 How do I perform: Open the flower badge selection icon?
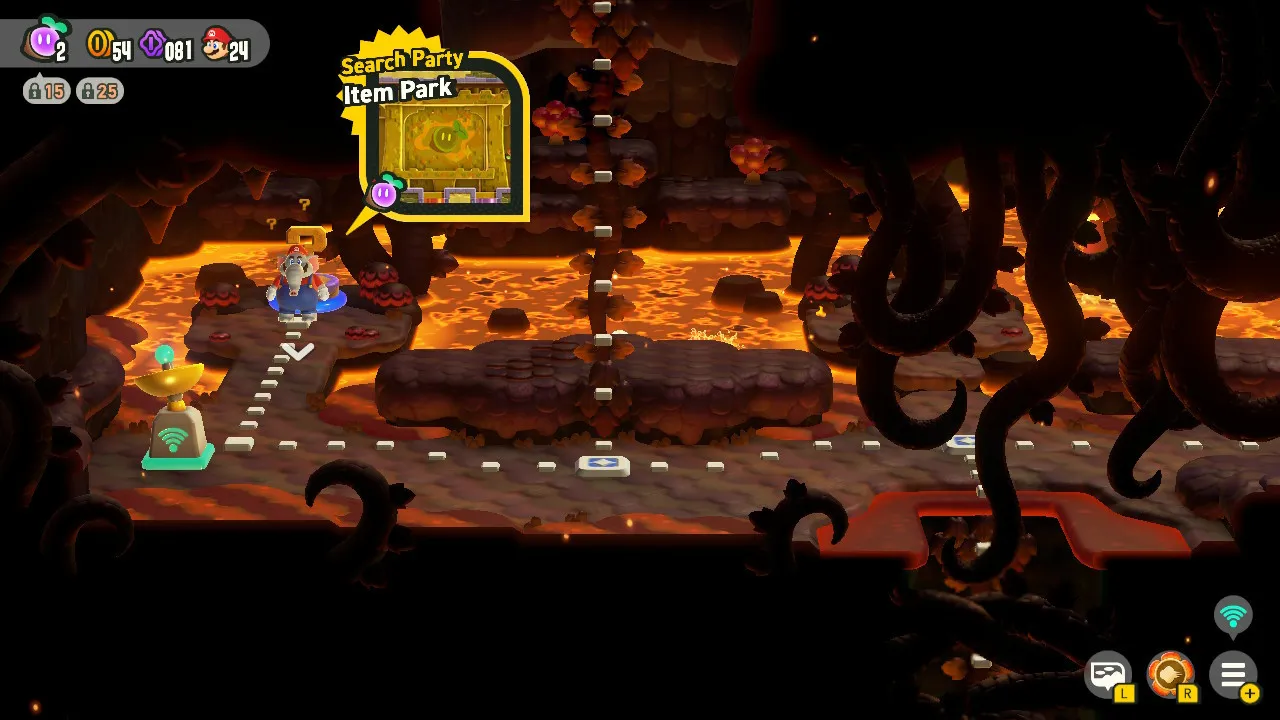(1170, 675)
